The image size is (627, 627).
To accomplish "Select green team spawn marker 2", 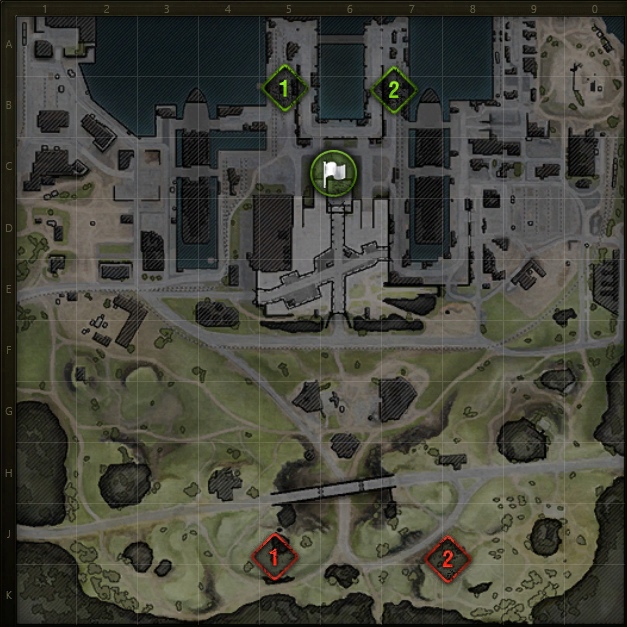I will [393, 89].
